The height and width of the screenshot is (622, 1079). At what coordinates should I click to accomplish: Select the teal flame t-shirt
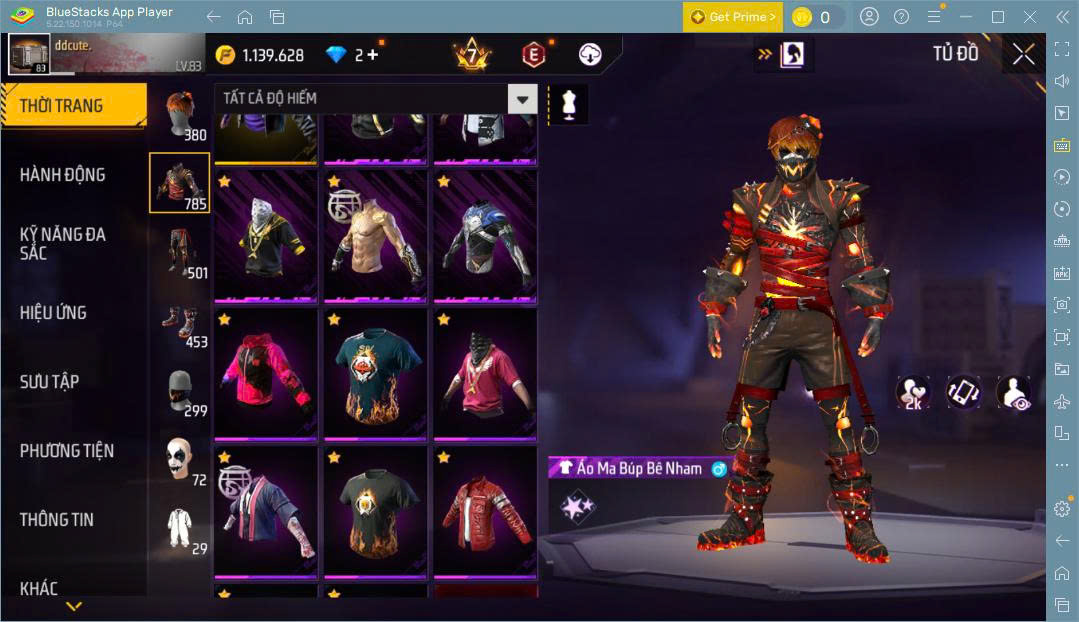tap(376, 374)
